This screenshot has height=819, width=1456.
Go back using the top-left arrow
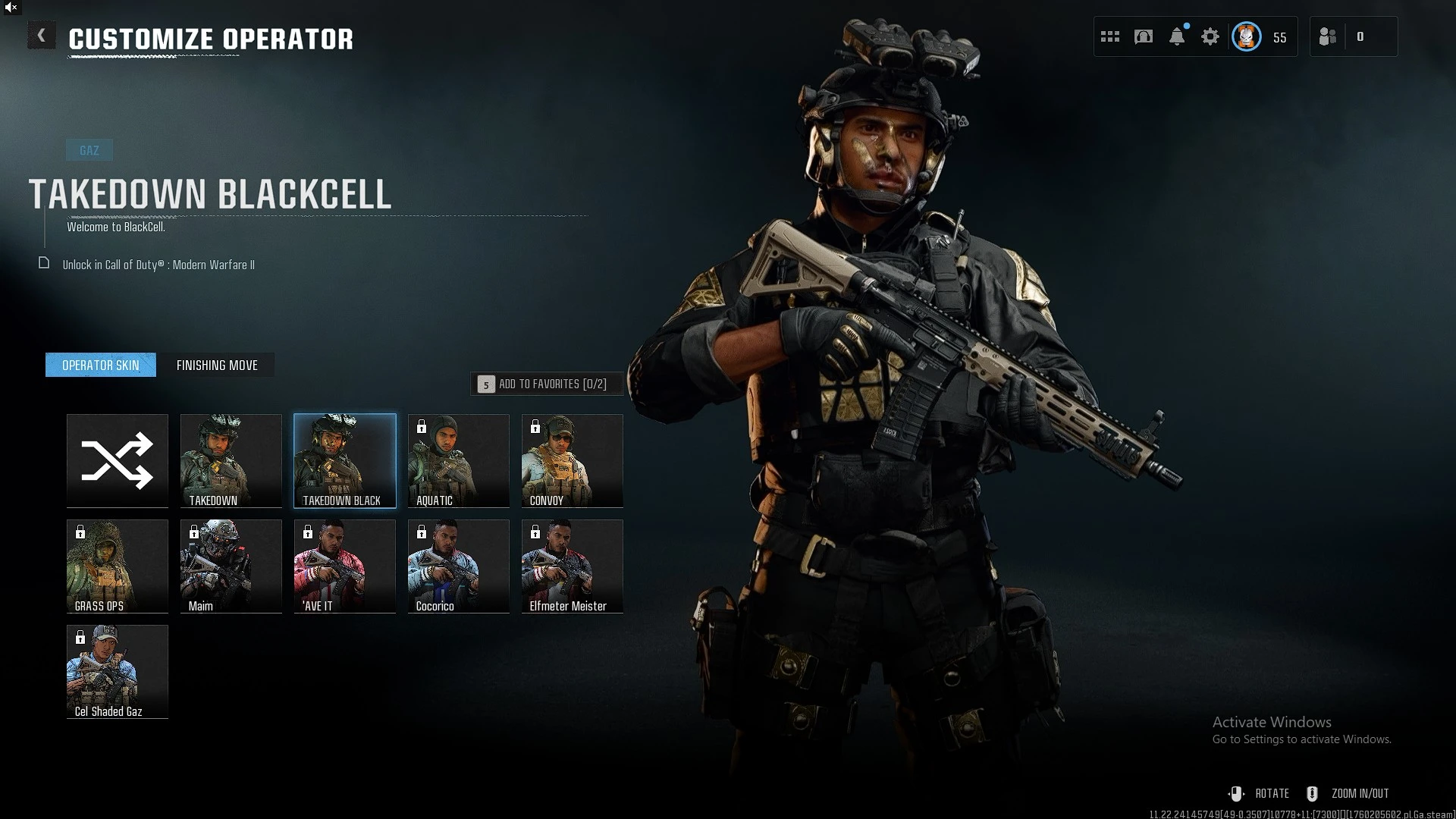tap(41, 36)
